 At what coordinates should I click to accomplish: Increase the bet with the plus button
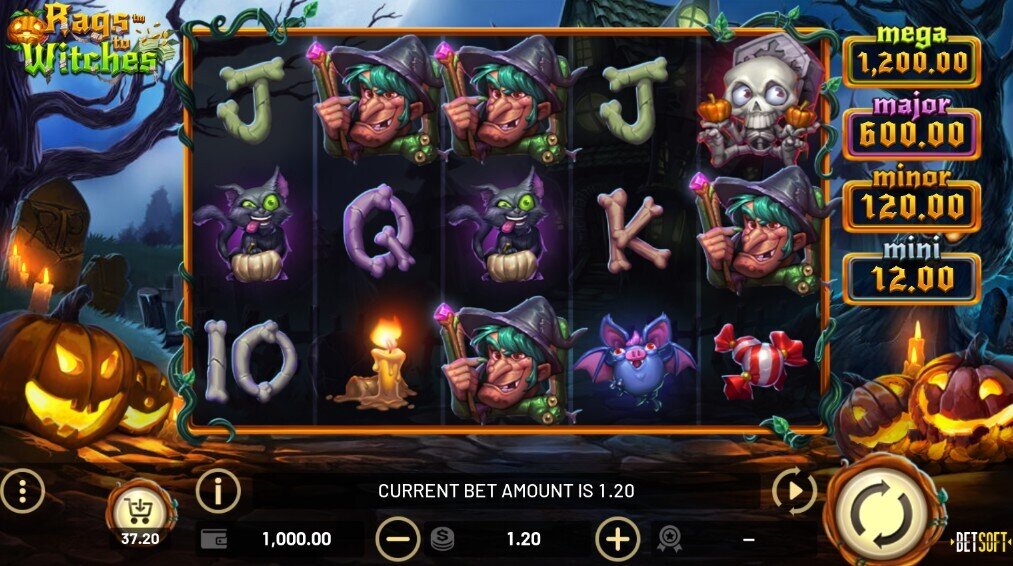(617, 540)
